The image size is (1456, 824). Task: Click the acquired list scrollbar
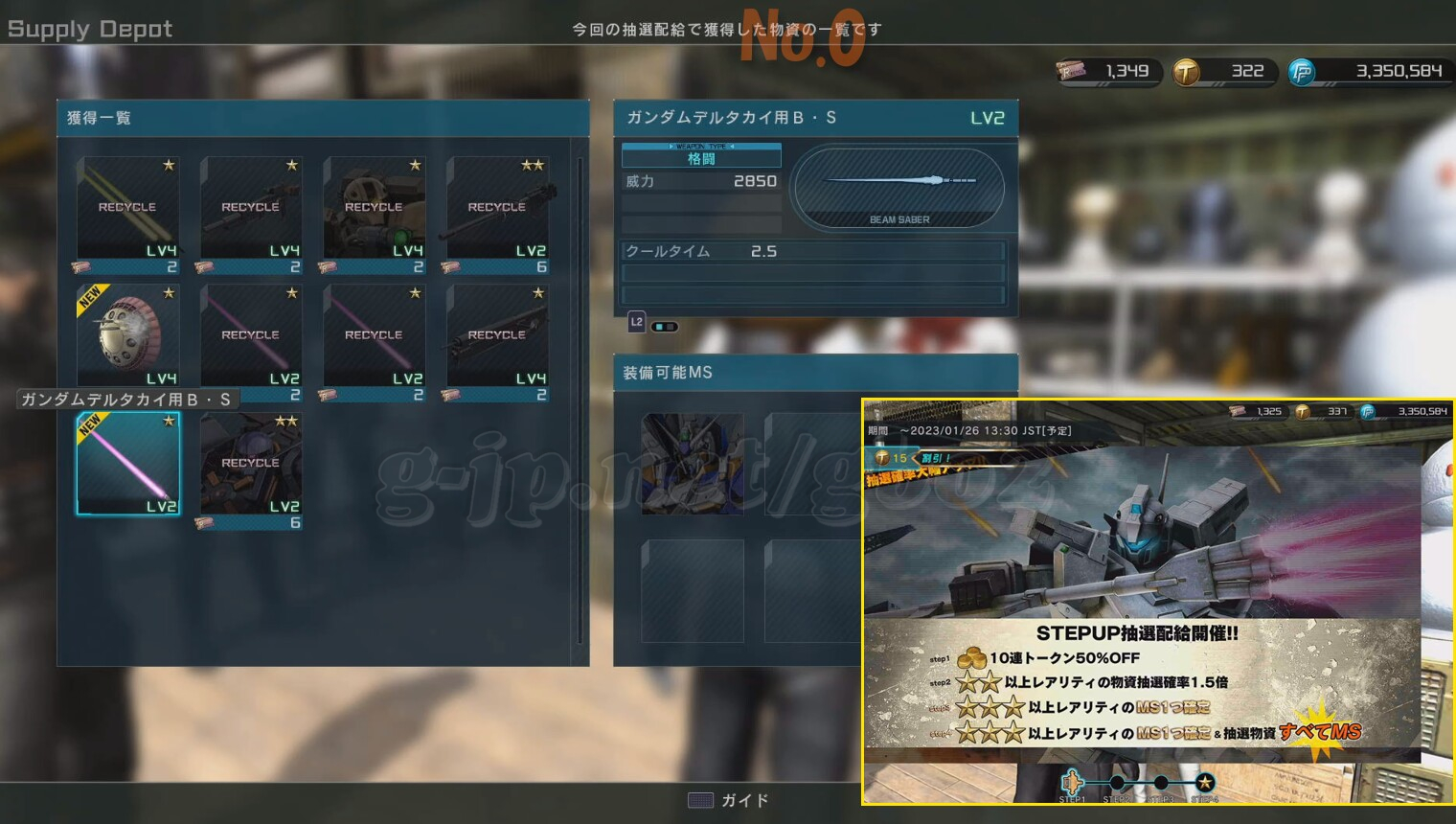[580, 402]
